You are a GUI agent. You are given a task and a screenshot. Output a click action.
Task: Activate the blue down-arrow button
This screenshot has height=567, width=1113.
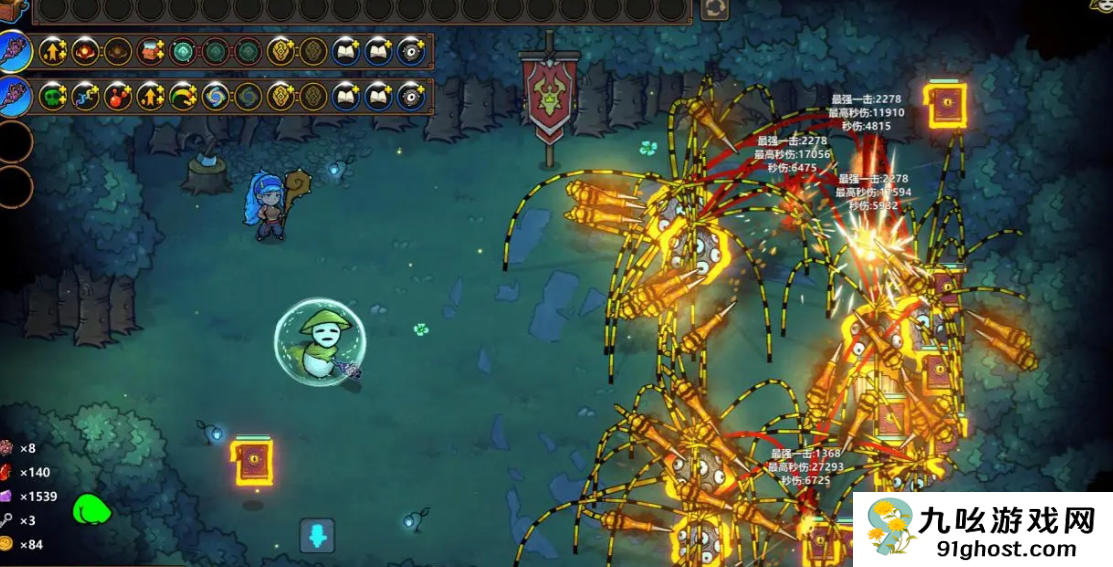317,536
